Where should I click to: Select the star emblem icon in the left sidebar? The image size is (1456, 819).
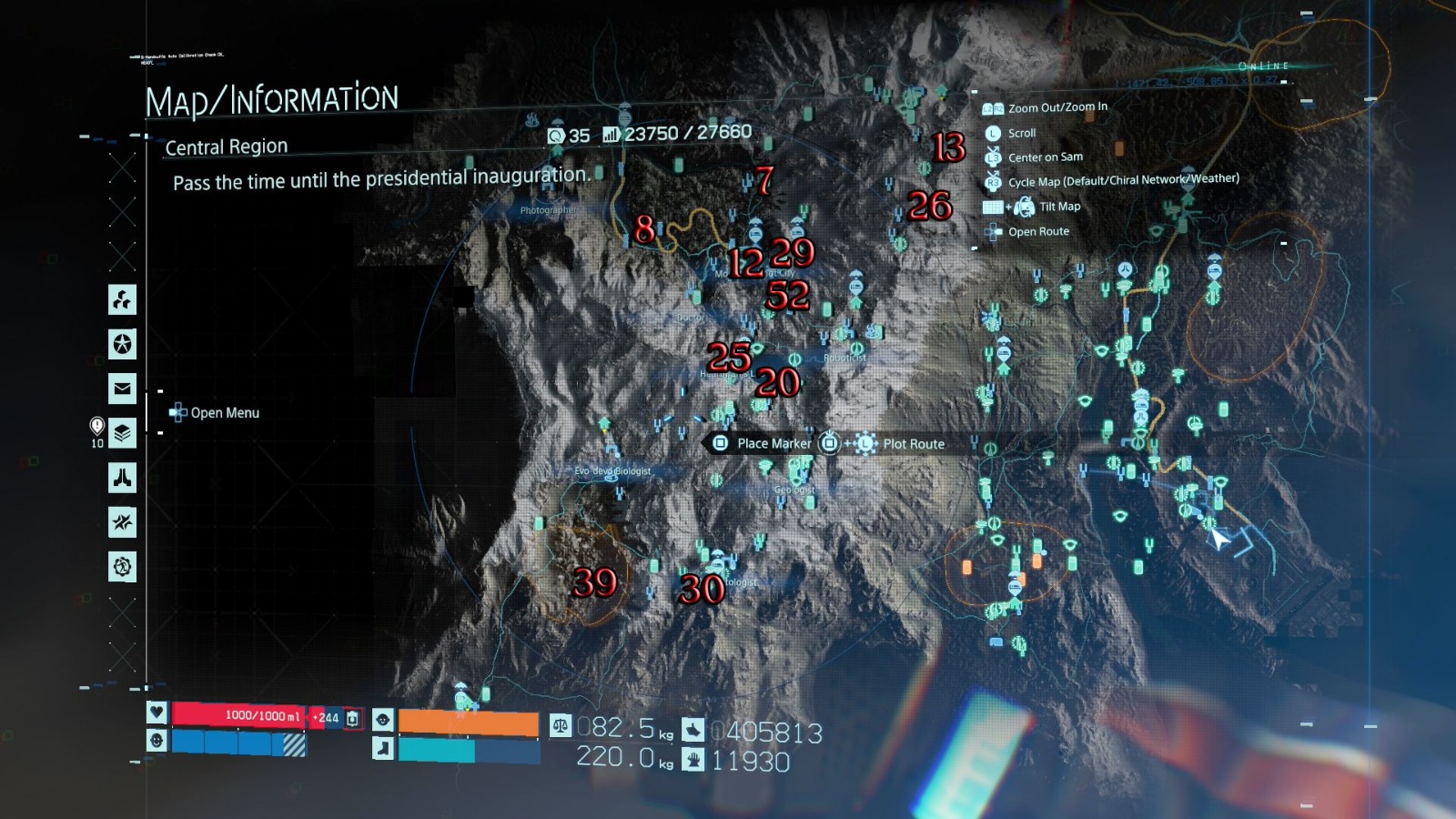pos(123,344)
